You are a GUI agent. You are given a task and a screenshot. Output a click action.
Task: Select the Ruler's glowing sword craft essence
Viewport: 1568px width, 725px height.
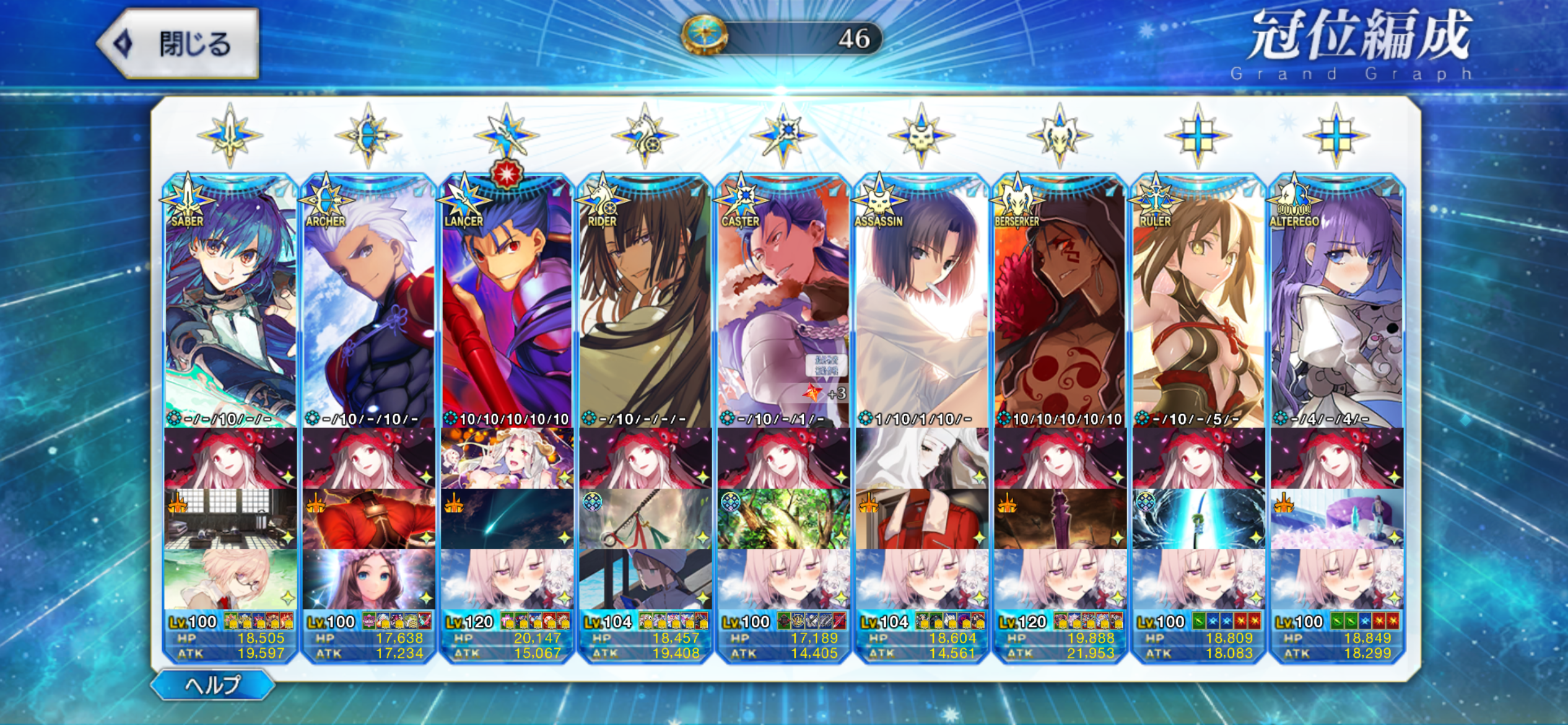coord(1198,519)
